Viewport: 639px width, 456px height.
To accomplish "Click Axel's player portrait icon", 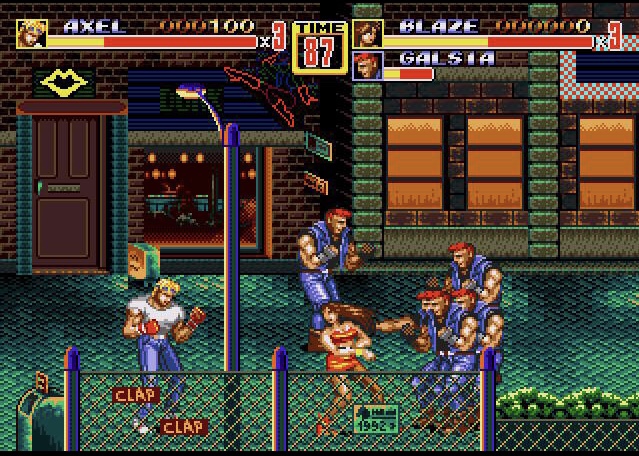I will pos(31,33).
